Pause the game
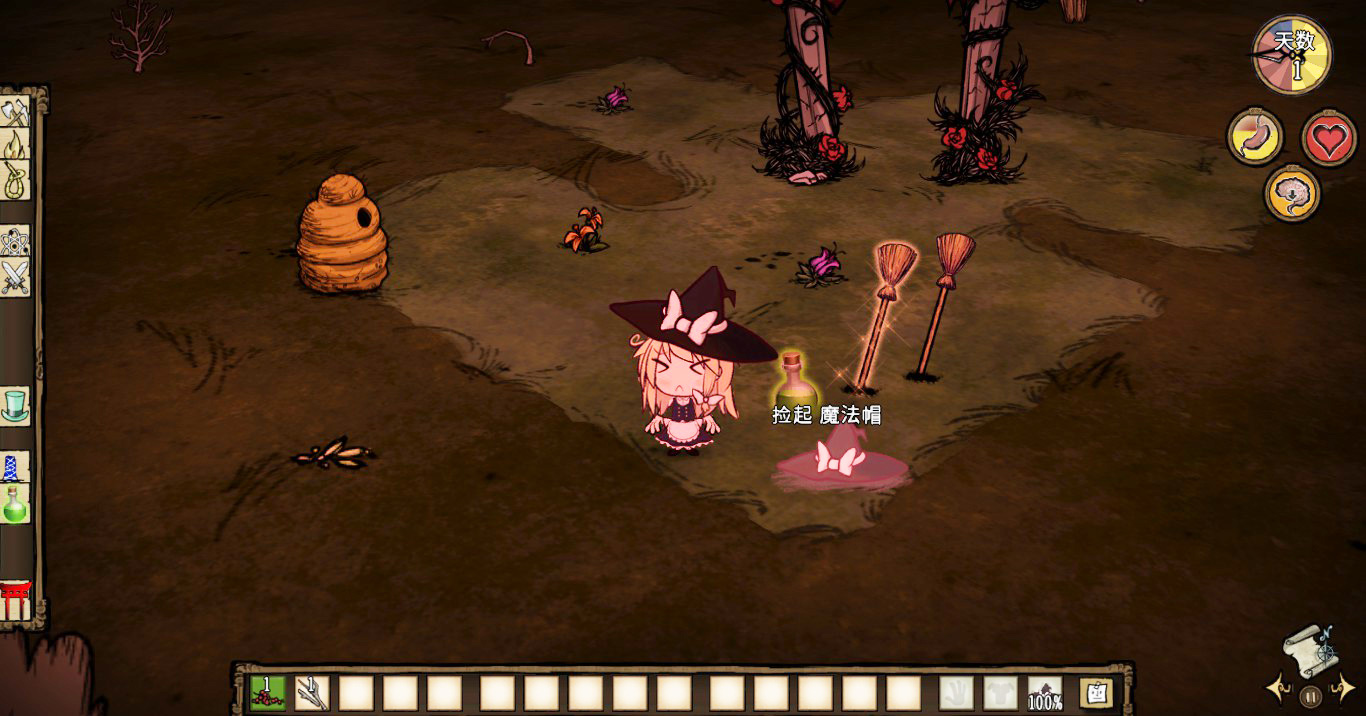This screenshot has height=716, width=1366. pos(1311,695)
